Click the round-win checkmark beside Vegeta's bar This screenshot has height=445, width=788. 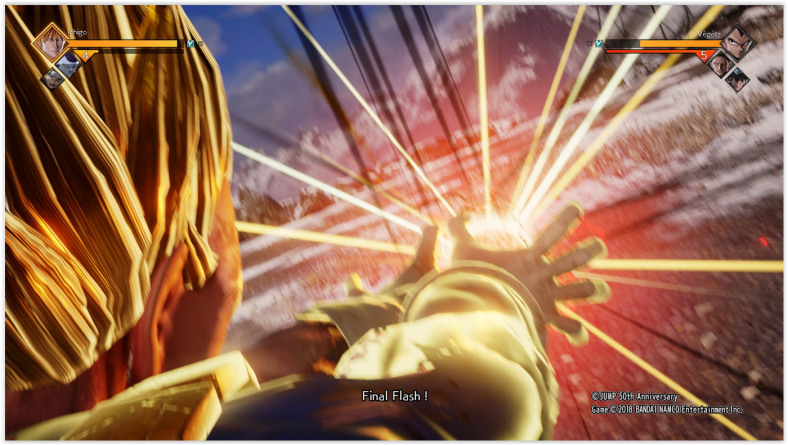tap(598, 44)
